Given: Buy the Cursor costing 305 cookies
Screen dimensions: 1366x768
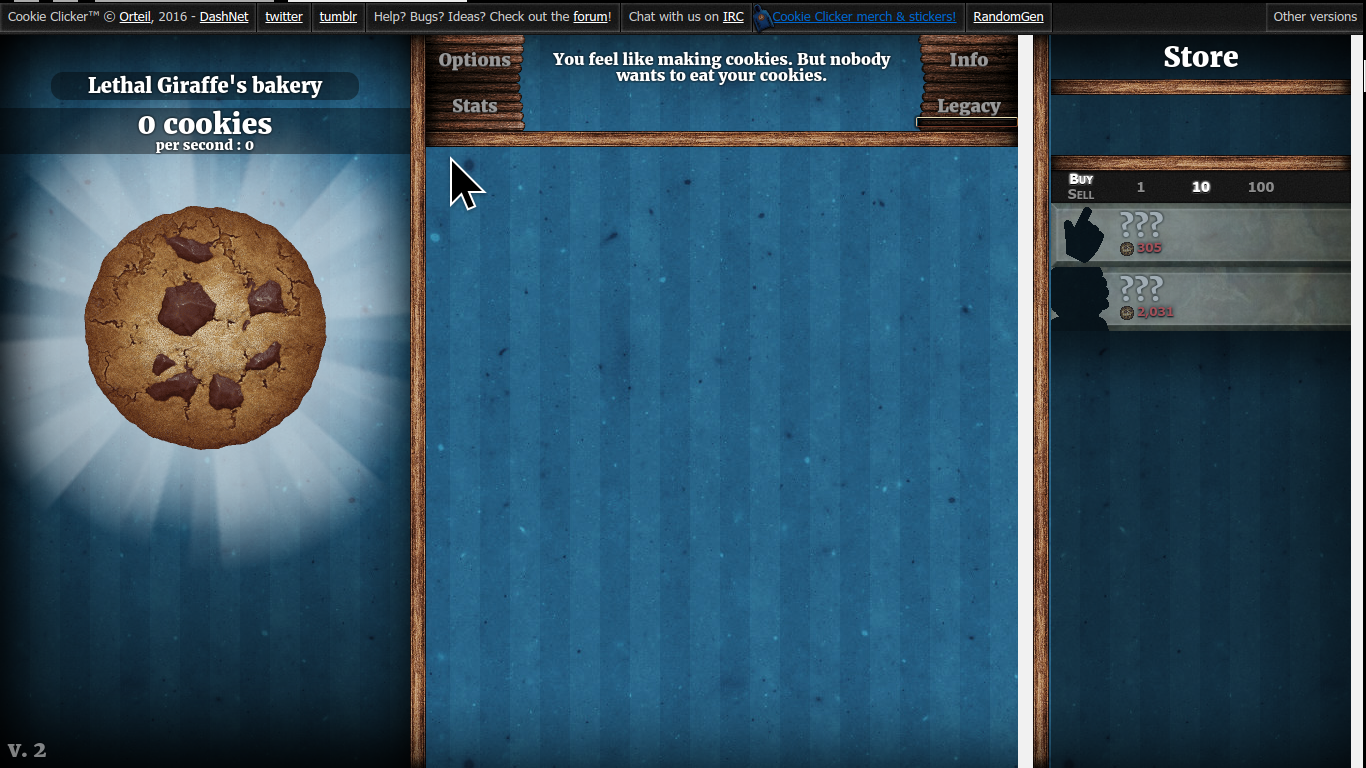Looking at the screenshot, I should pos(1200,232).
